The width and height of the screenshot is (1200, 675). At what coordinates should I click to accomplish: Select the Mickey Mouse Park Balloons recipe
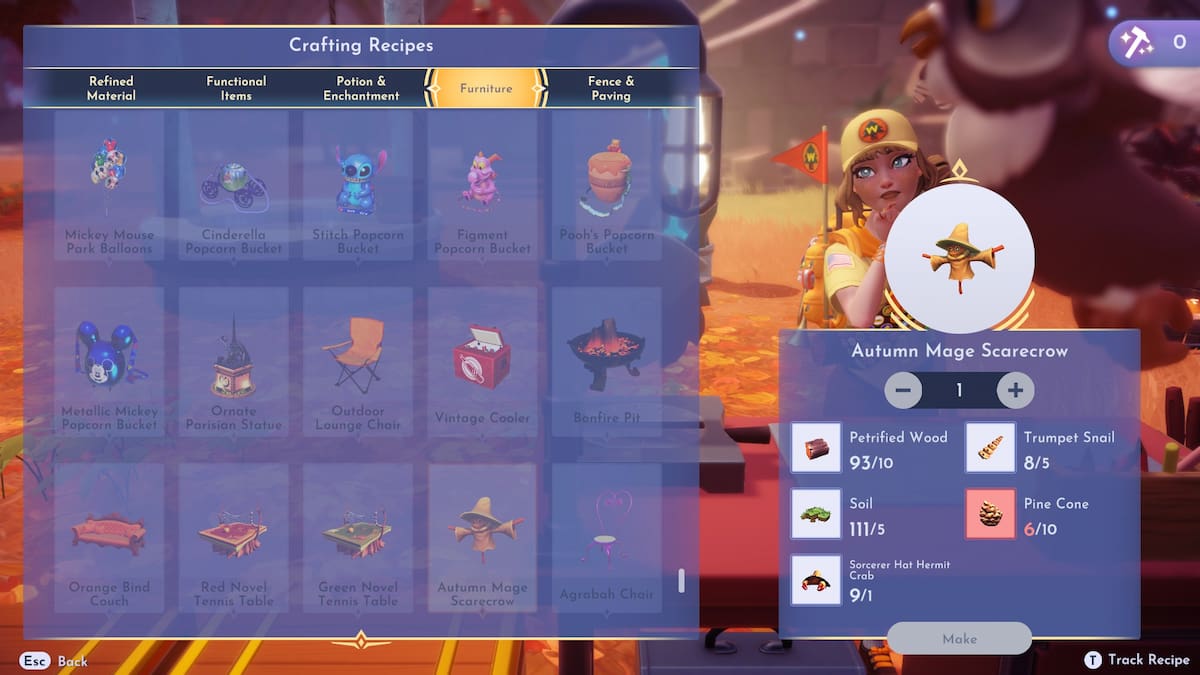[x=109, y=185]
